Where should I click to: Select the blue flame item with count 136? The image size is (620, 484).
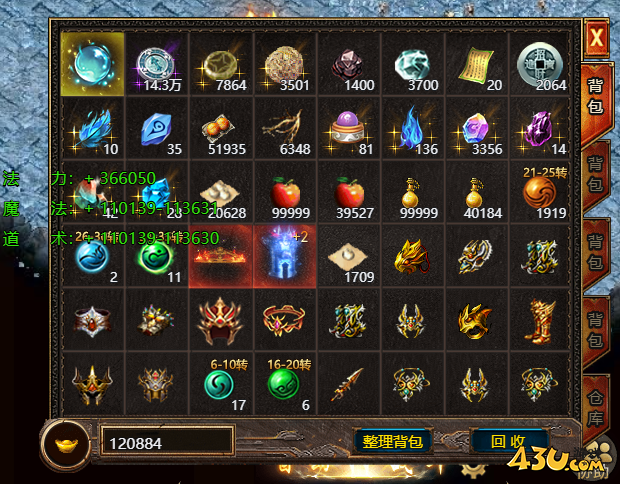click(413, 128)
